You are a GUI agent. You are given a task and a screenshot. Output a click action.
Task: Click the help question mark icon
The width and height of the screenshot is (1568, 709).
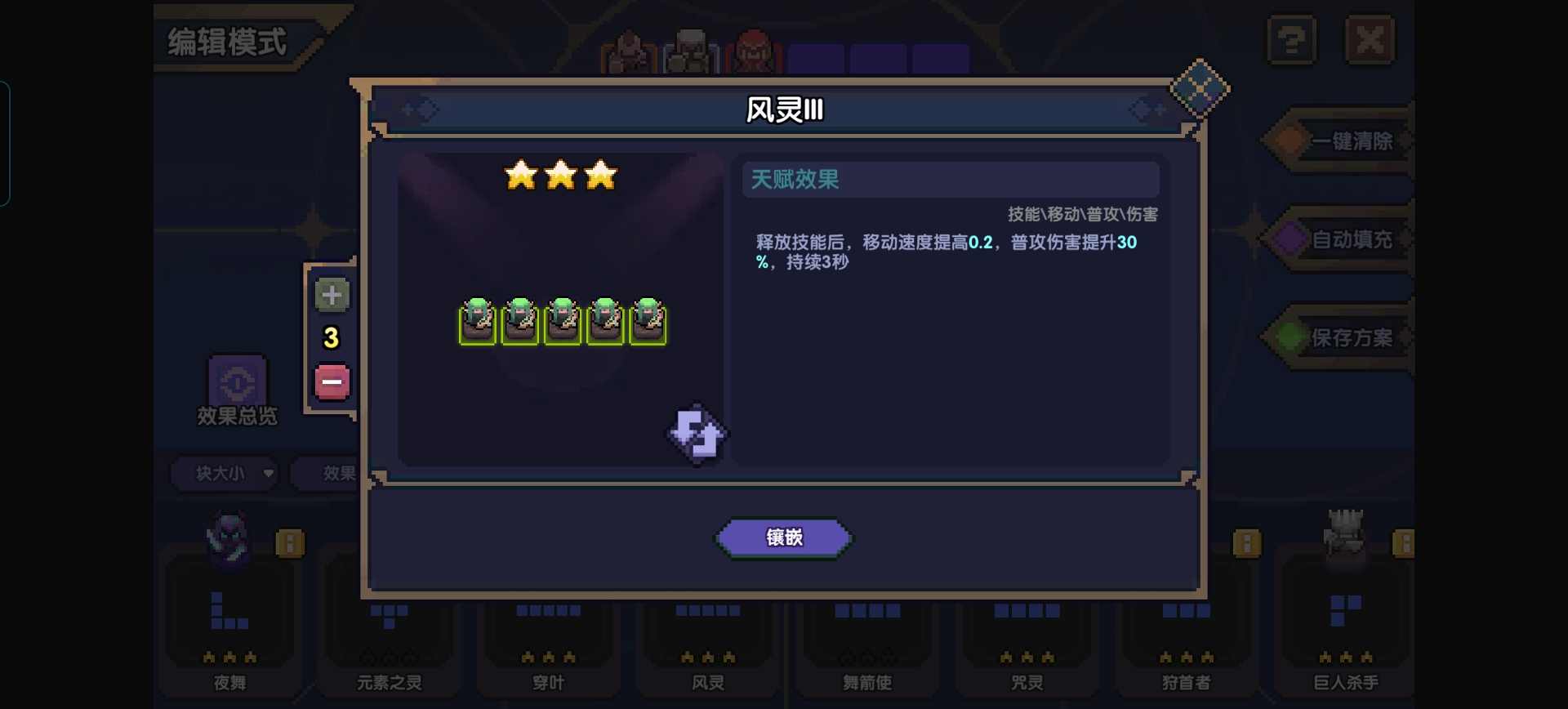click(1290, 38)
